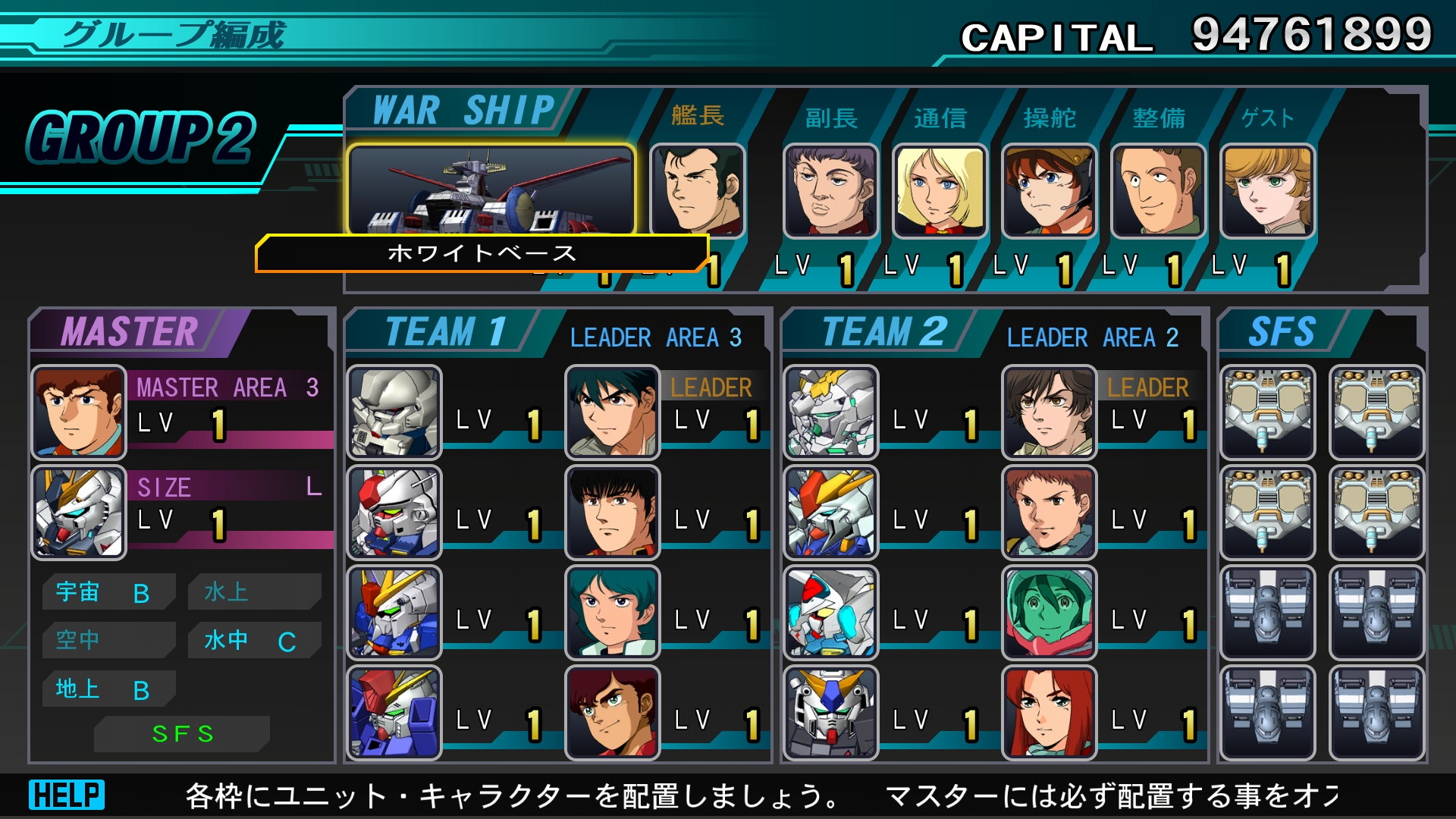This screenshot has height=819, width=1456.
Task: Choose the captain portrait slot
Action: [x=697, y=190]
